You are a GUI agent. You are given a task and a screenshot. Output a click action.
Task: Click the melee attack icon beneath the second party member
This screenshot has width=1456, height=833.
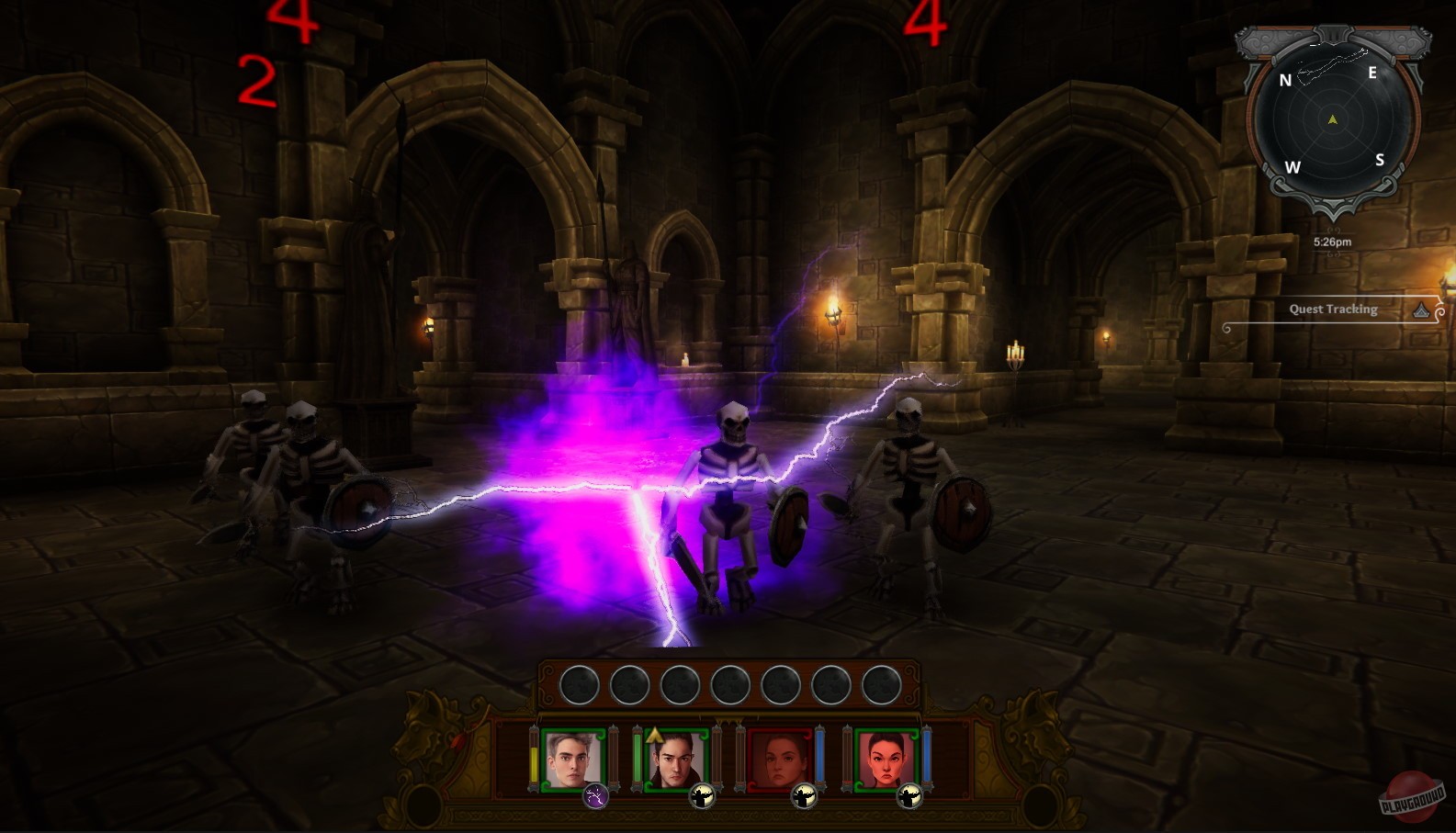[x=701, y=797]
